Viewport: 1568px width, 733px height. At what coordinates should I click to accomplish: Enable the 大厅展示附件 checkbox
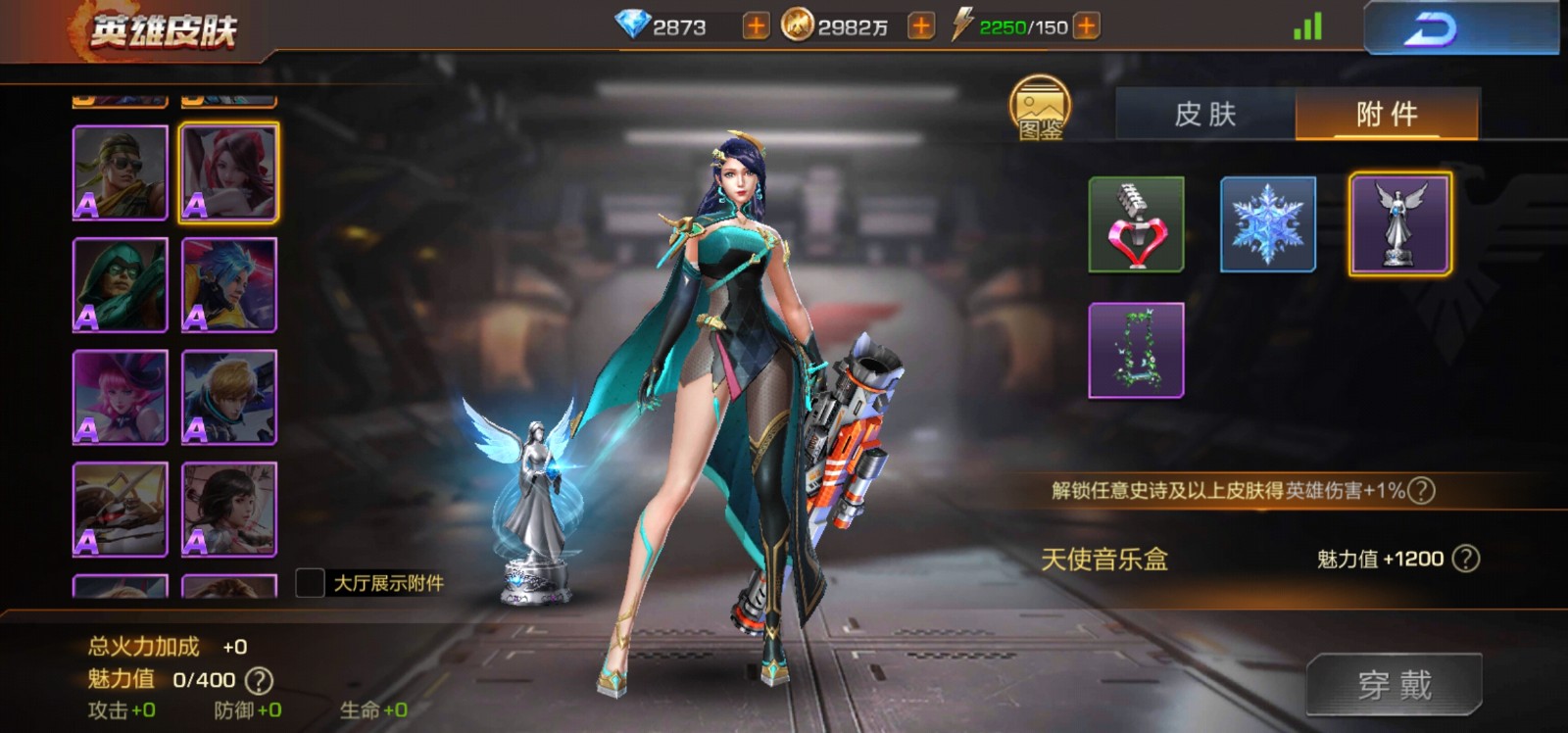(x=310, y=580)
